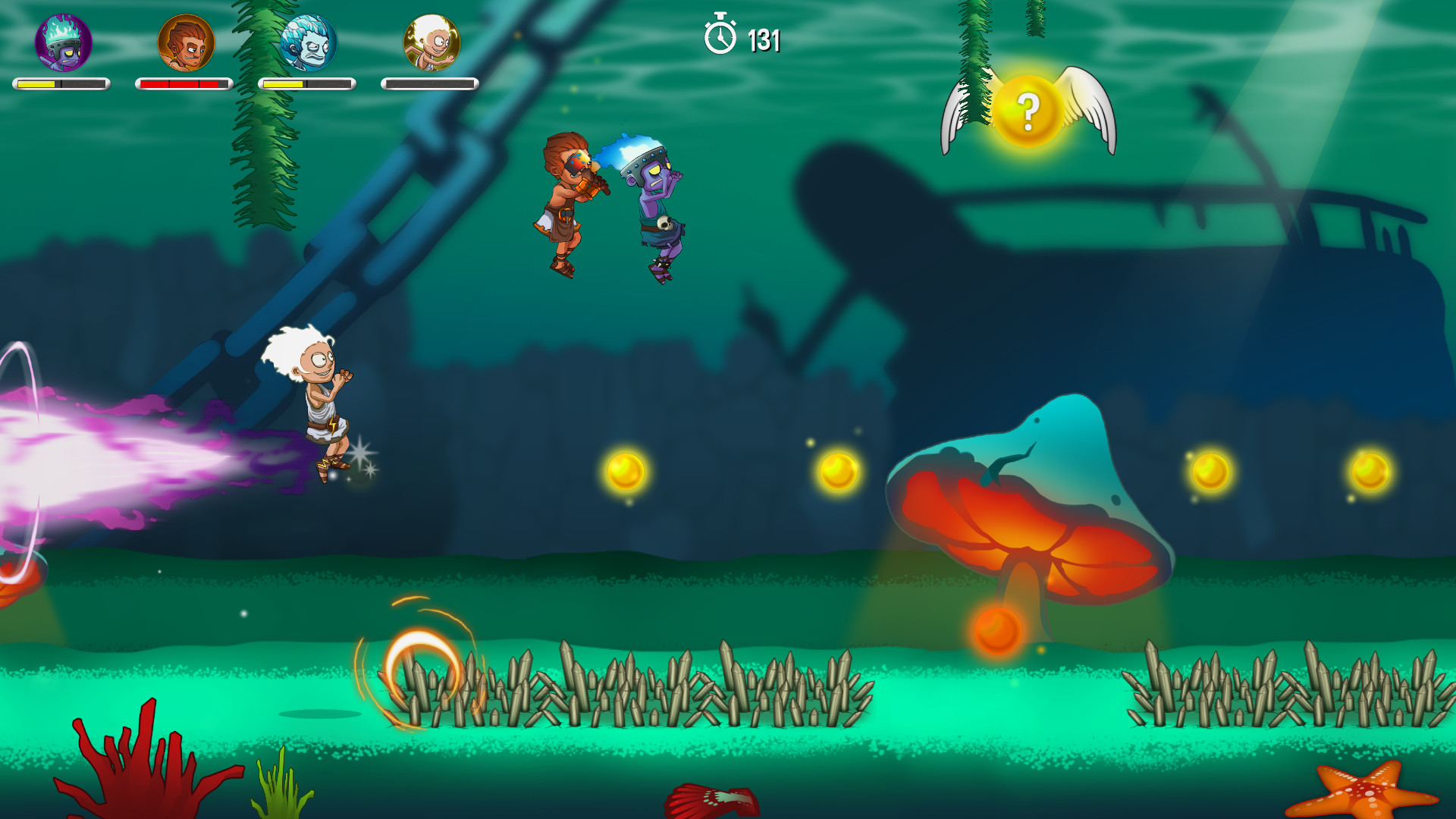
Task: Click the stopwatch timer icon
Action: 719,36
